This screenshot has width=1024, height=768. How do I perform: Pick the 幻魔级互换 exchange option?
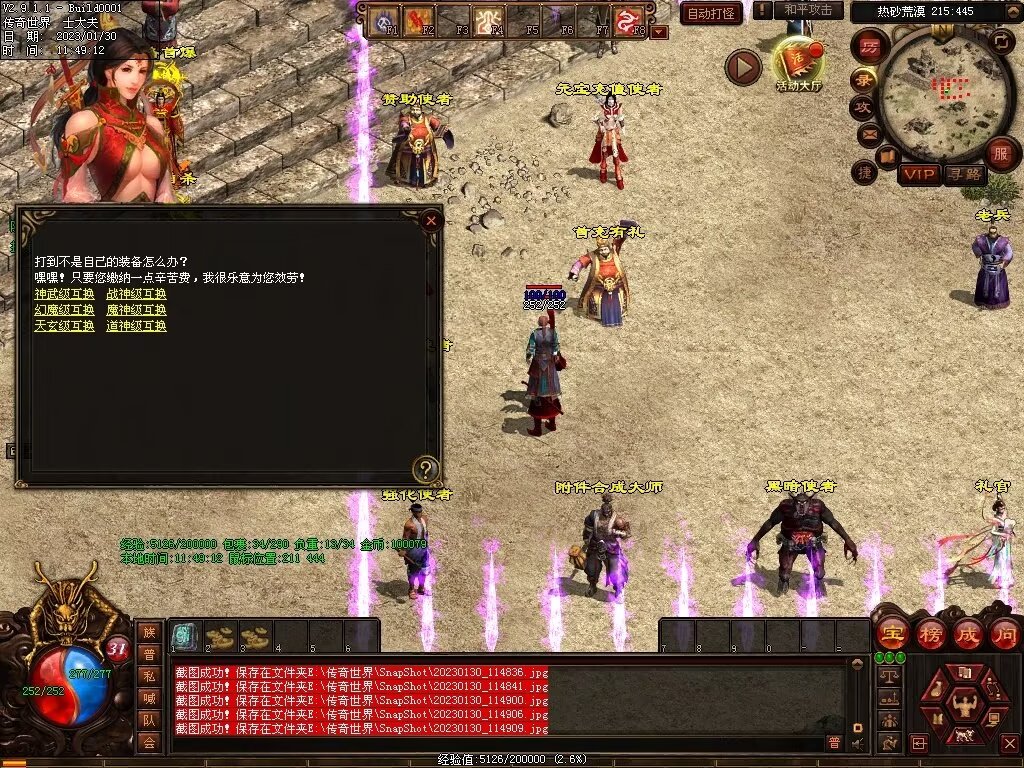click(x=64, y=310)
